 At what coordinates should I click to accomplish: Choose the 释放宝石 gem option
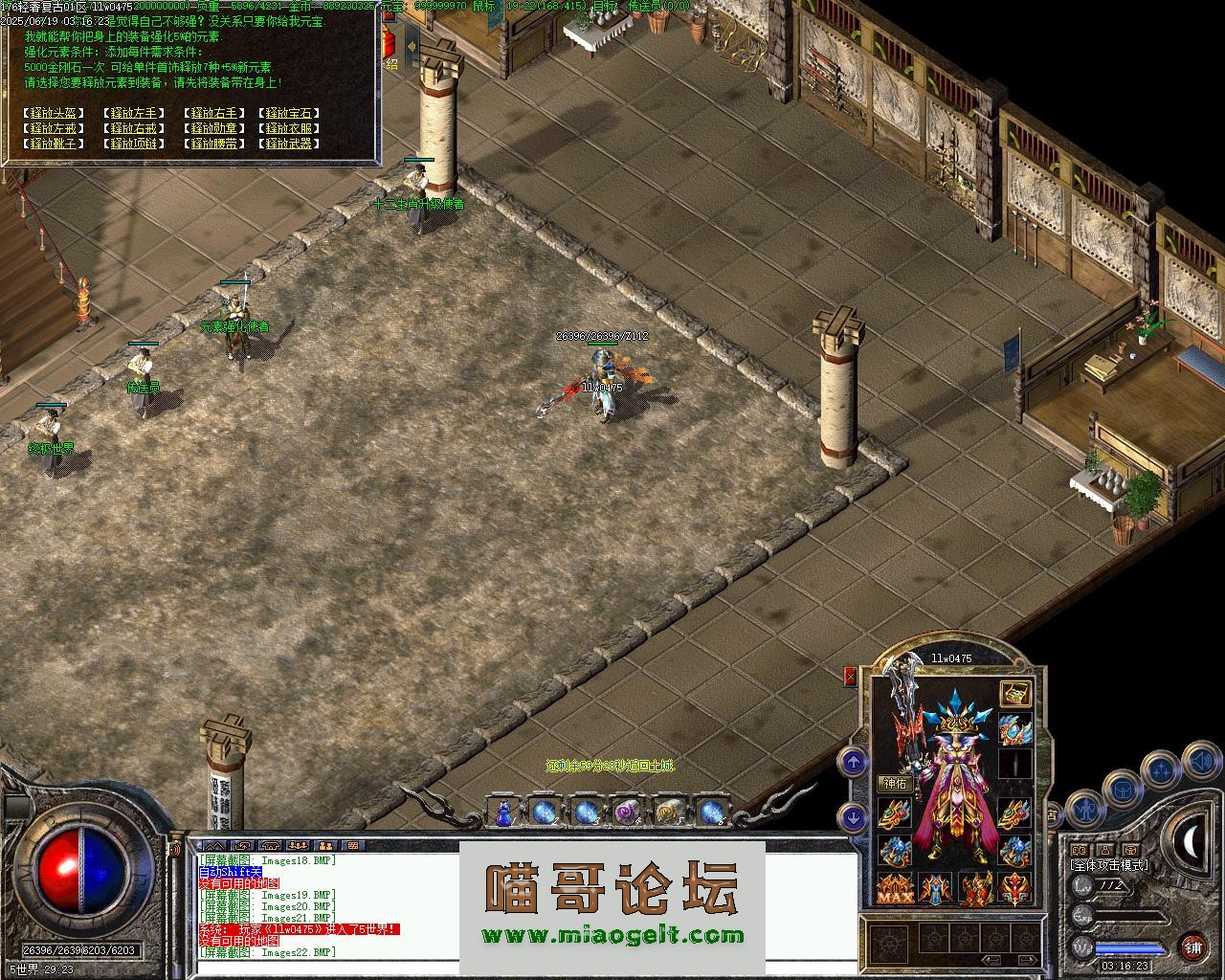pyautogui.click(x=289, y=113)
